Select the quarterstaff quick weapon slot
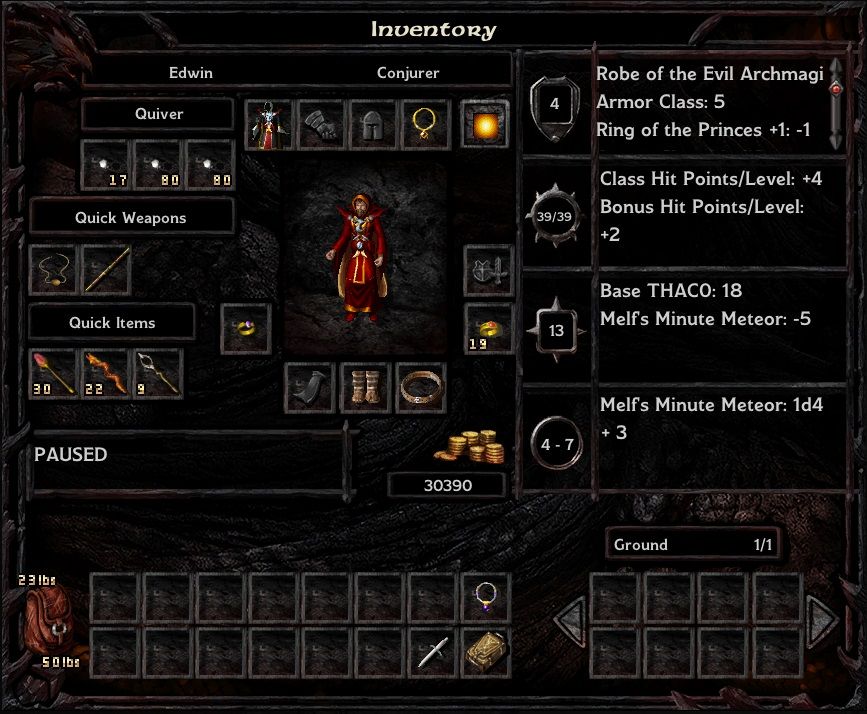867x714 pixels. 106,269
